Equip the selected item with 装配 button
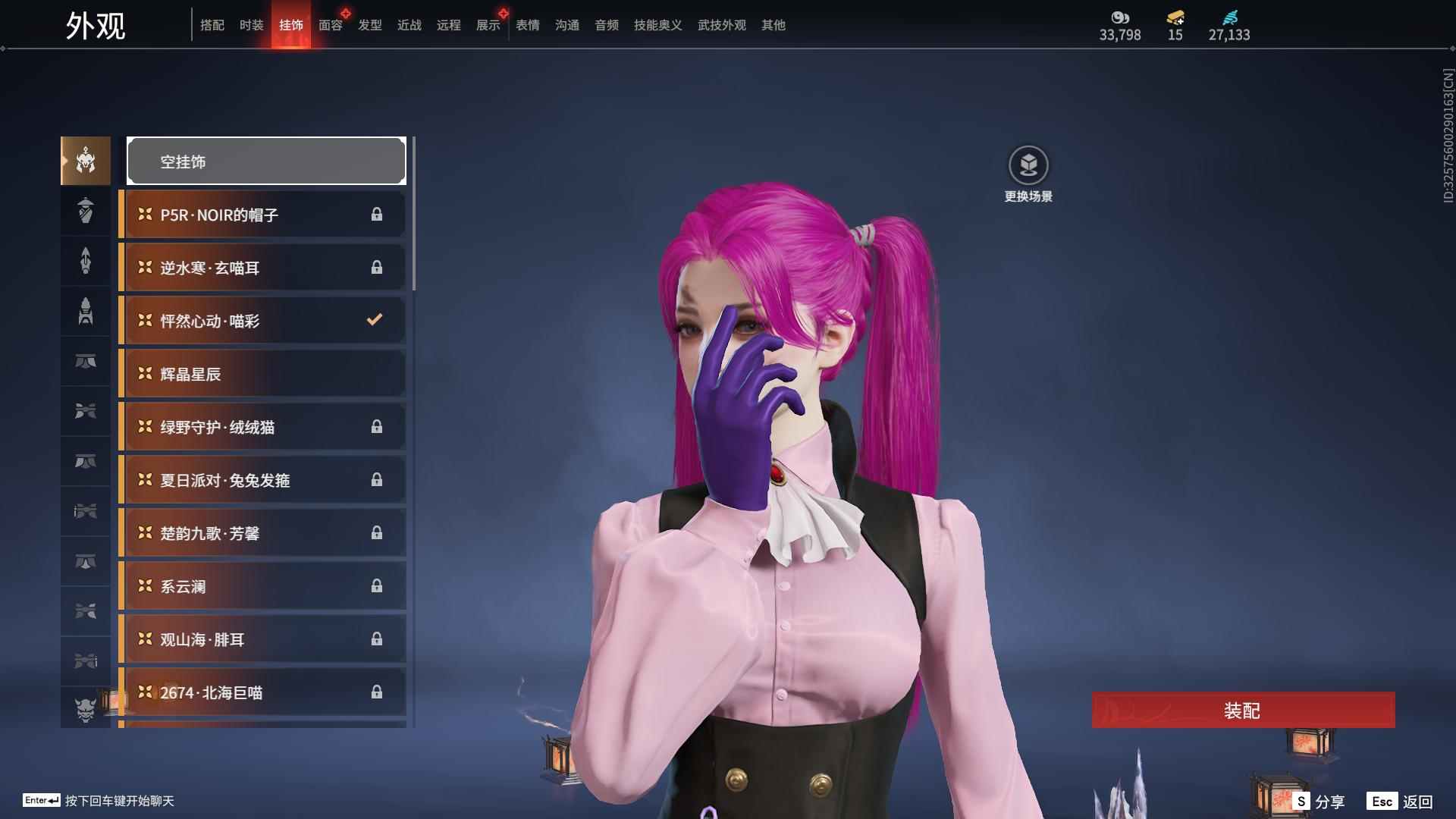Viewport: 1456px width, 819px height. click(x=1242, y=710)
